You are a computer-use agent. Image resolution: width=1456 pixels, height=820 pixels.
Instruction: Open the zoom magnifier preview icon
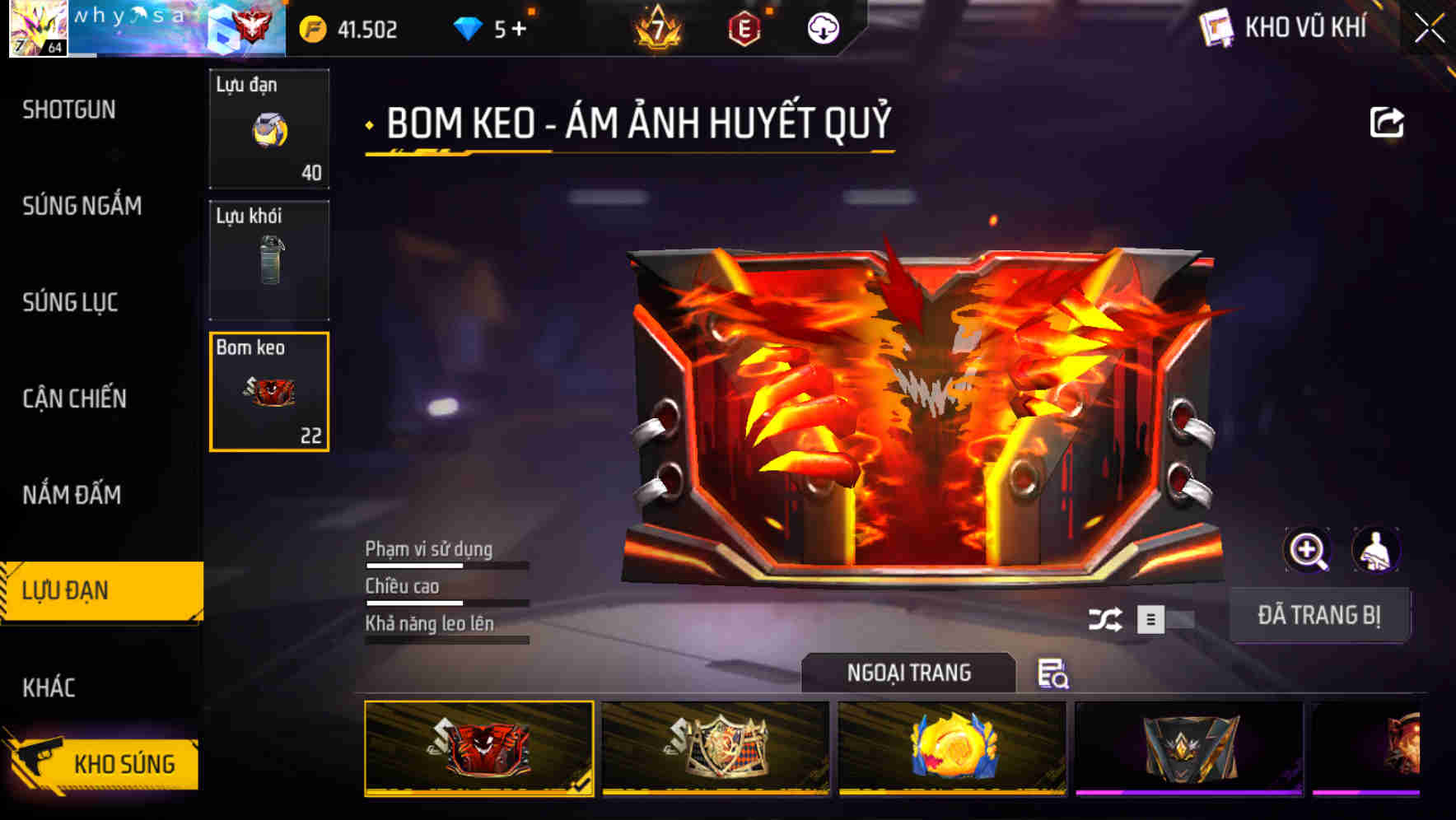point(1309,549)
